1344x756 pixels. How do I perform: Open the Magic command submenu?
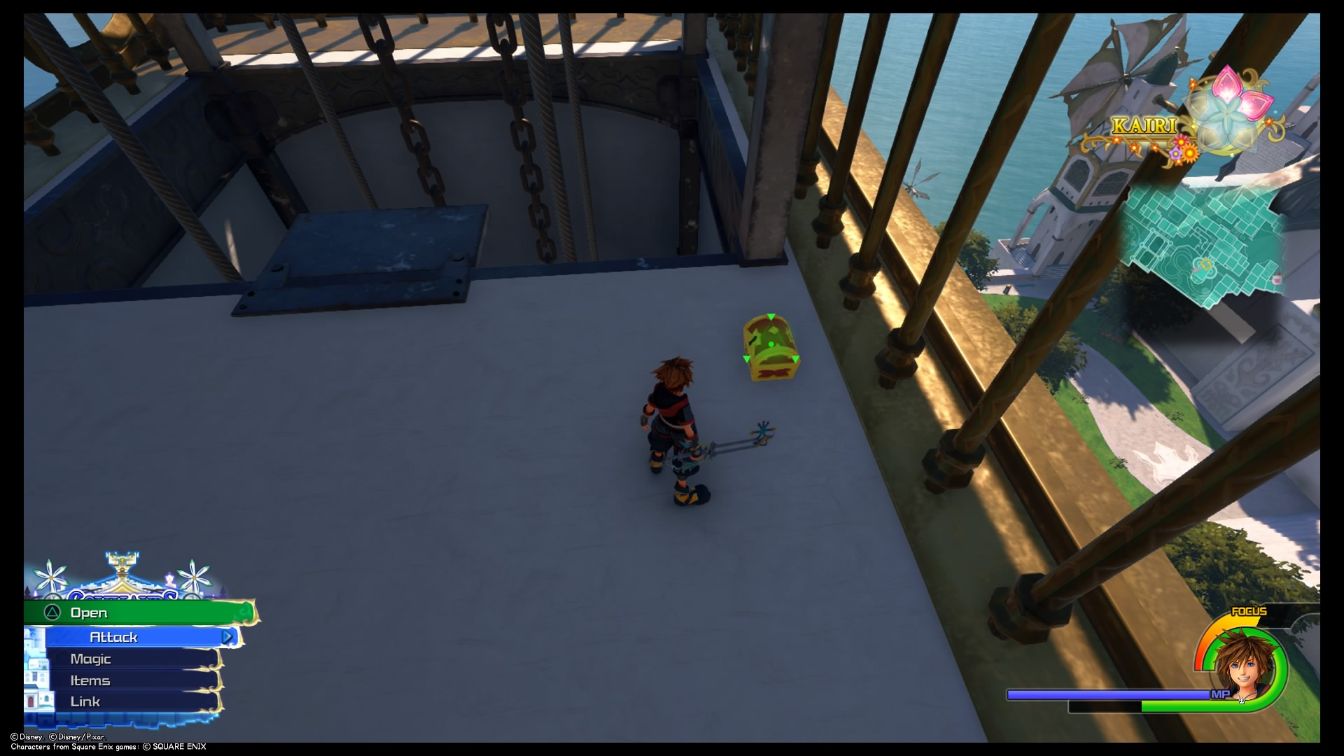click(90, 658)
